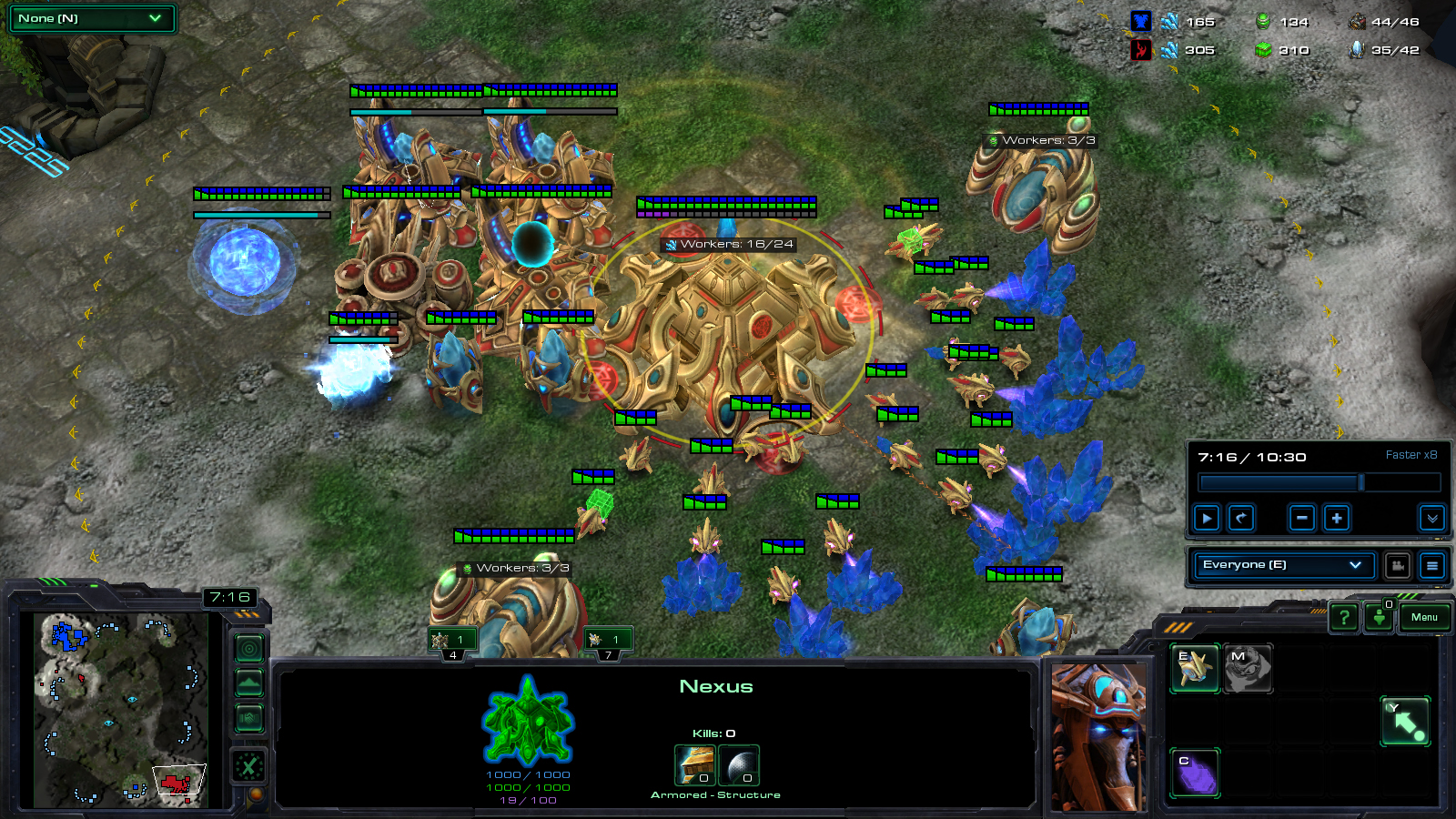Toggle the minimap terrain display button
The width and height of the screenshot is (1456, 819).
tap(249, 682)
